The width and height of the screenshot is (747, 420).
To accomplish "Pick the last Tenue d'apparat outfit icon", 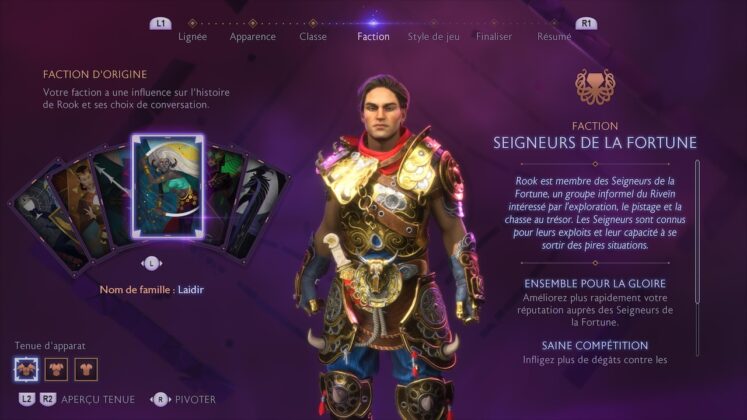I will pos(86,370).
